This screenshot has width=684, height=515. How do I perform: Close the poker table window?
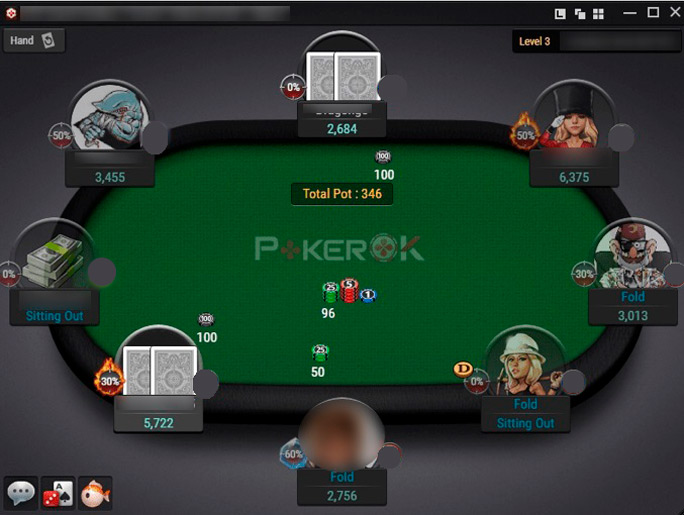(x=673, y=13)
